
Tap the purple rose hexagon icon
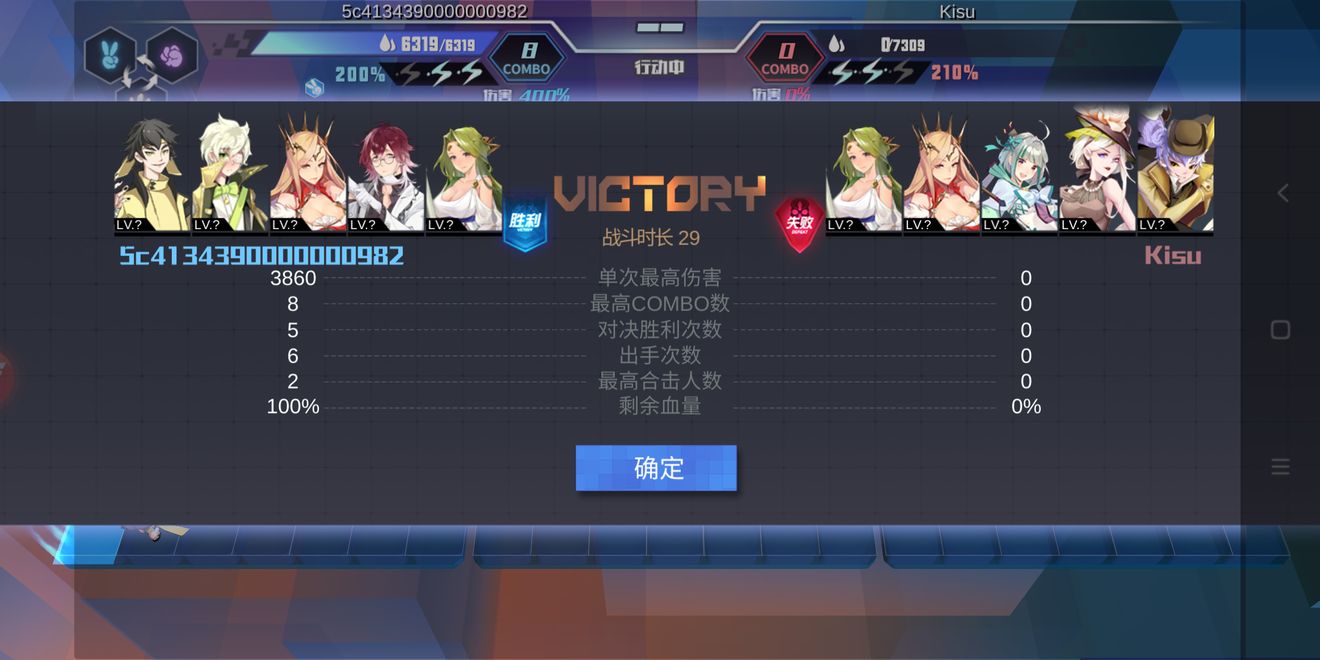[x=172, y=54]
